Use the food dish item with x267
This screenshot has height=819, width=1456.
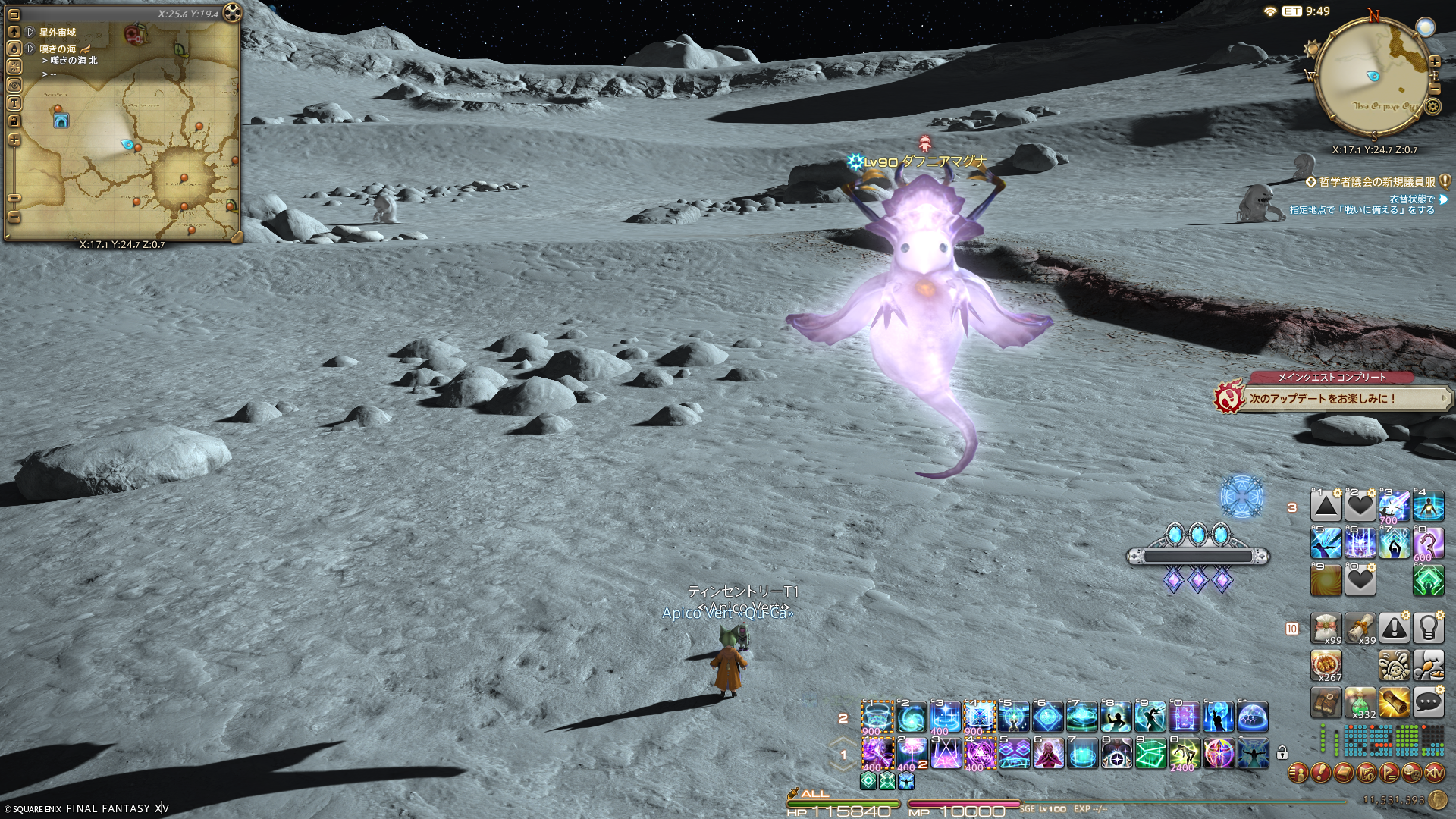coord(1326,665)
